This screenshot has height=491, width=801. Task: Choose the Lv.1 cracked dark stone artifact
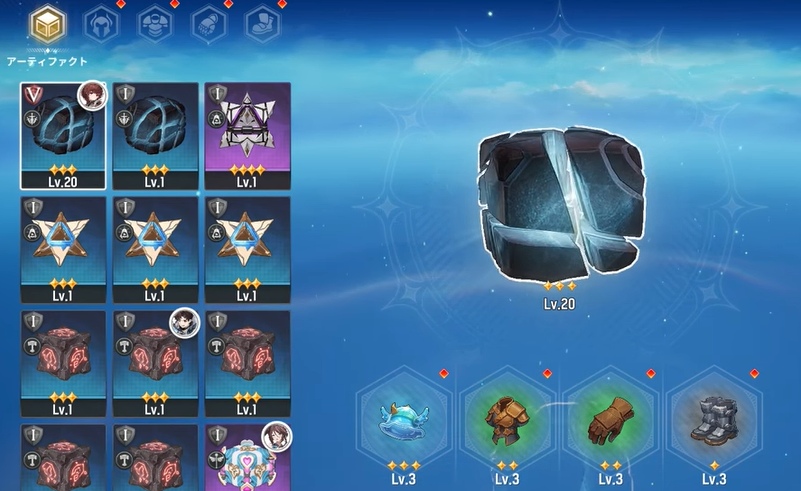(x=155, y=135)
